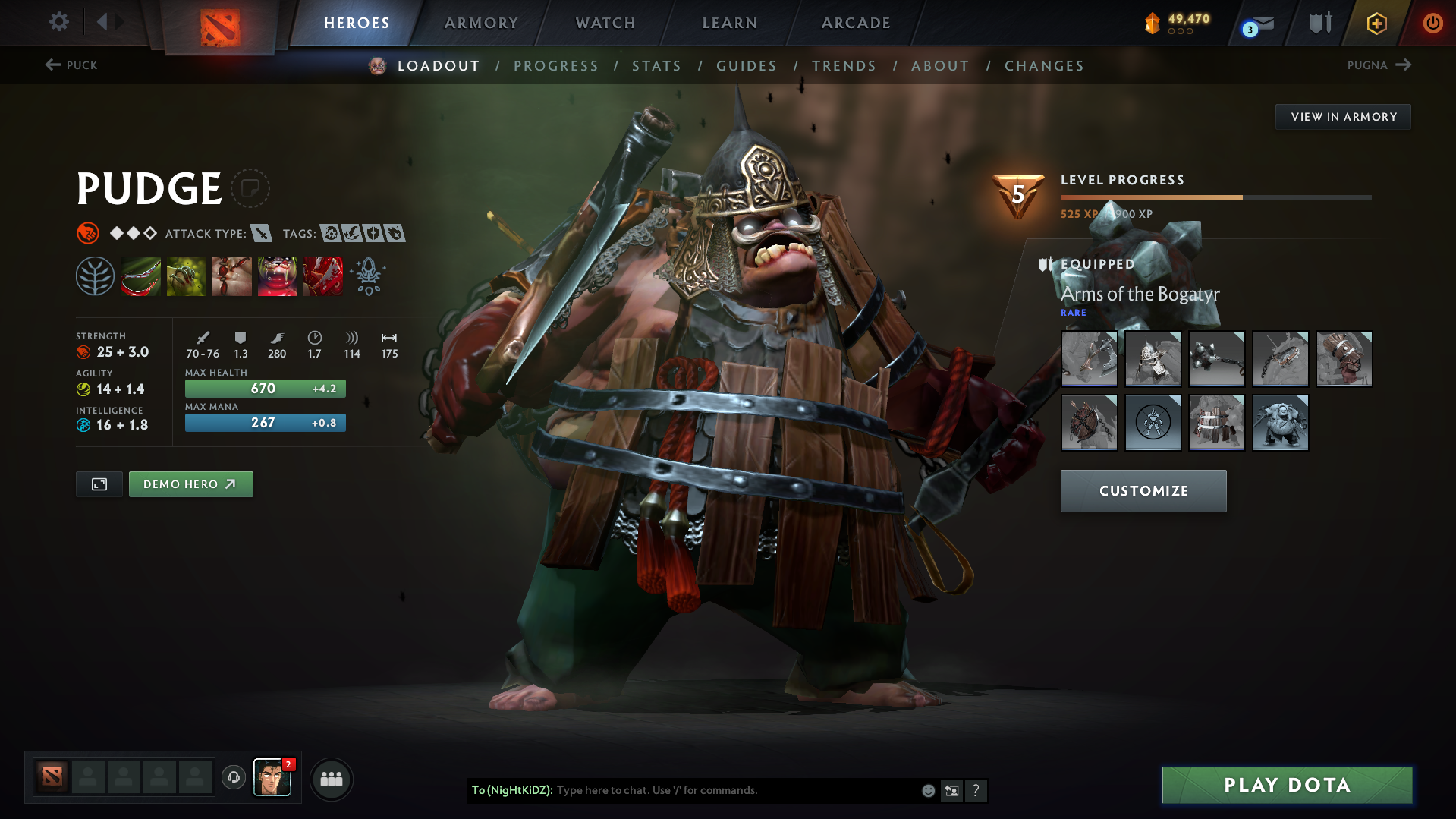This screenshot has width=1456, height=819.
Task: Open the STATS section for Pudge
Action: 656,65
